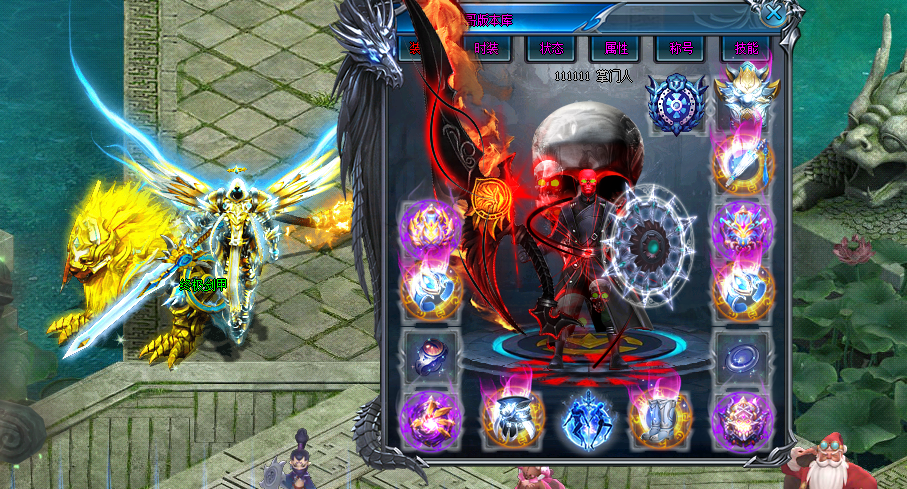Select the blue medal emblem slot
Viewport: 907px width, 489px height.
coord(674,103)
